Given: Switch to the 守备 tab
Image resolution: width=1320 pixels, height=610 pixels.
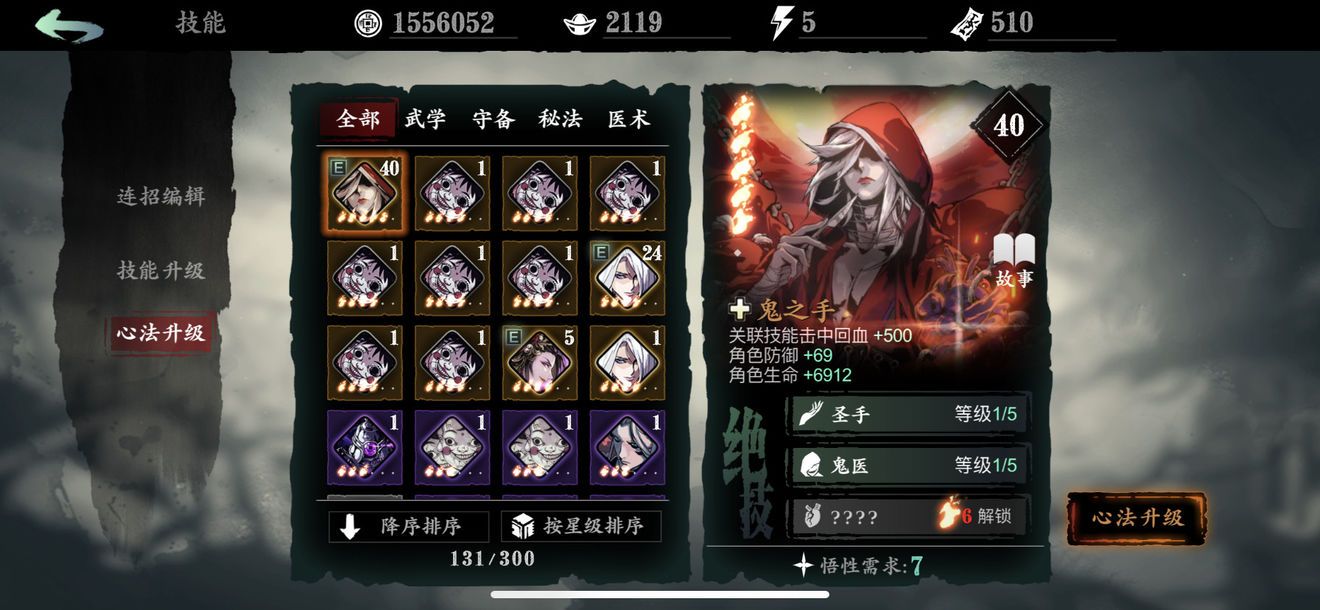Looking at the screenshot, I should [x=493, y=119].
